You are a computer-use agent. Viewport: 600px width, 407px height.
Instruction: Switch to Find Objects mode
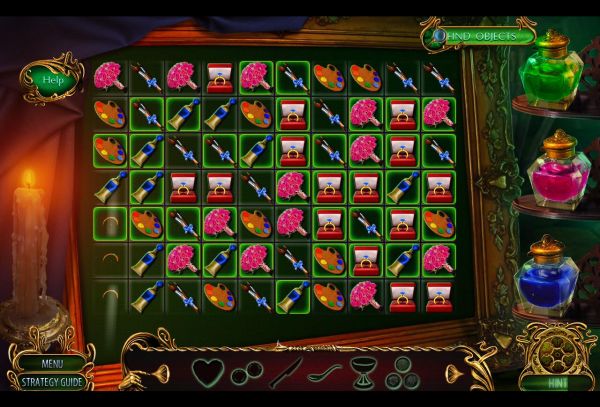(x=478, y=36)
